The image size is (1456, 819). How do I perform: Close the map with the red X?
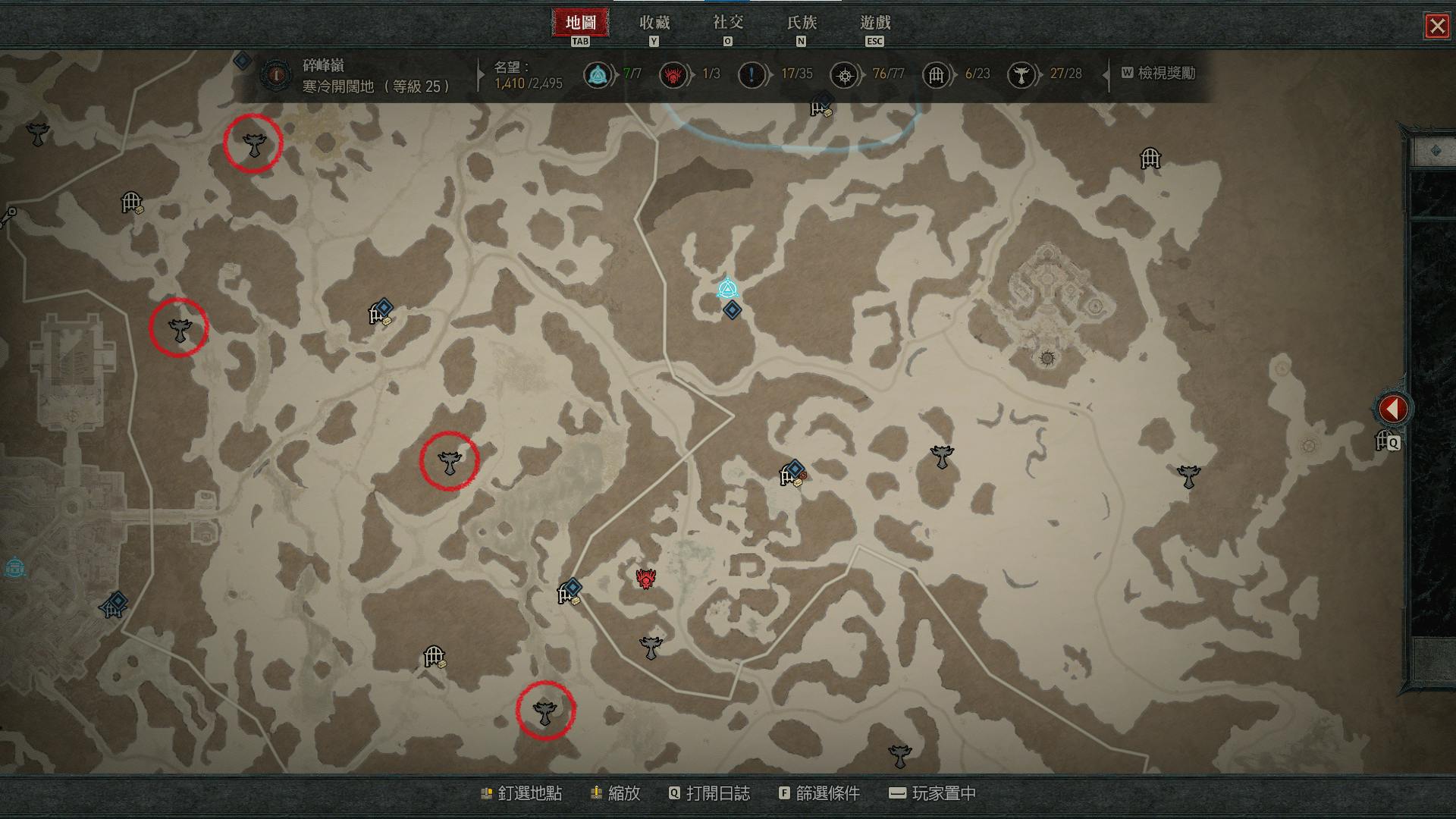click(x=1436, y=27)
